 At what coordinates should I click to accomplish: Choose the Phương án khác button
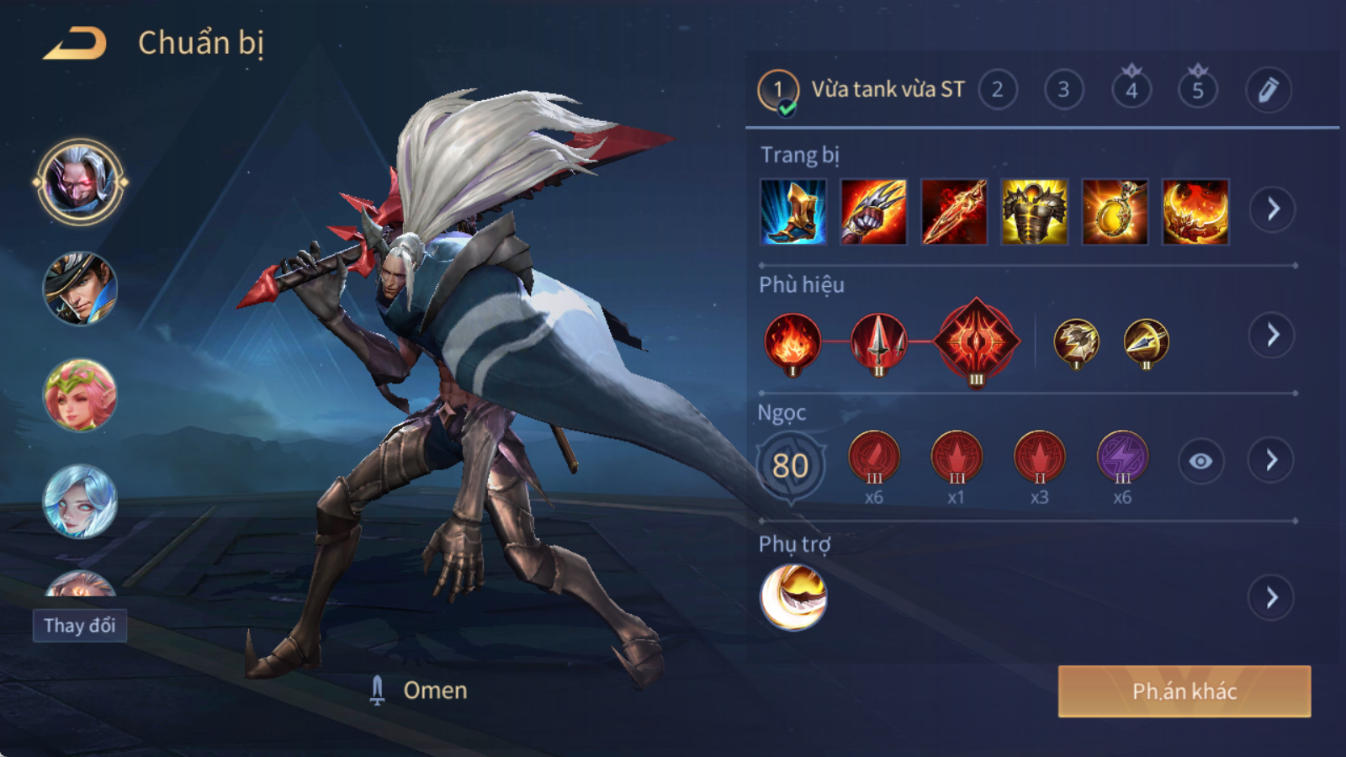coord(1184,691)
